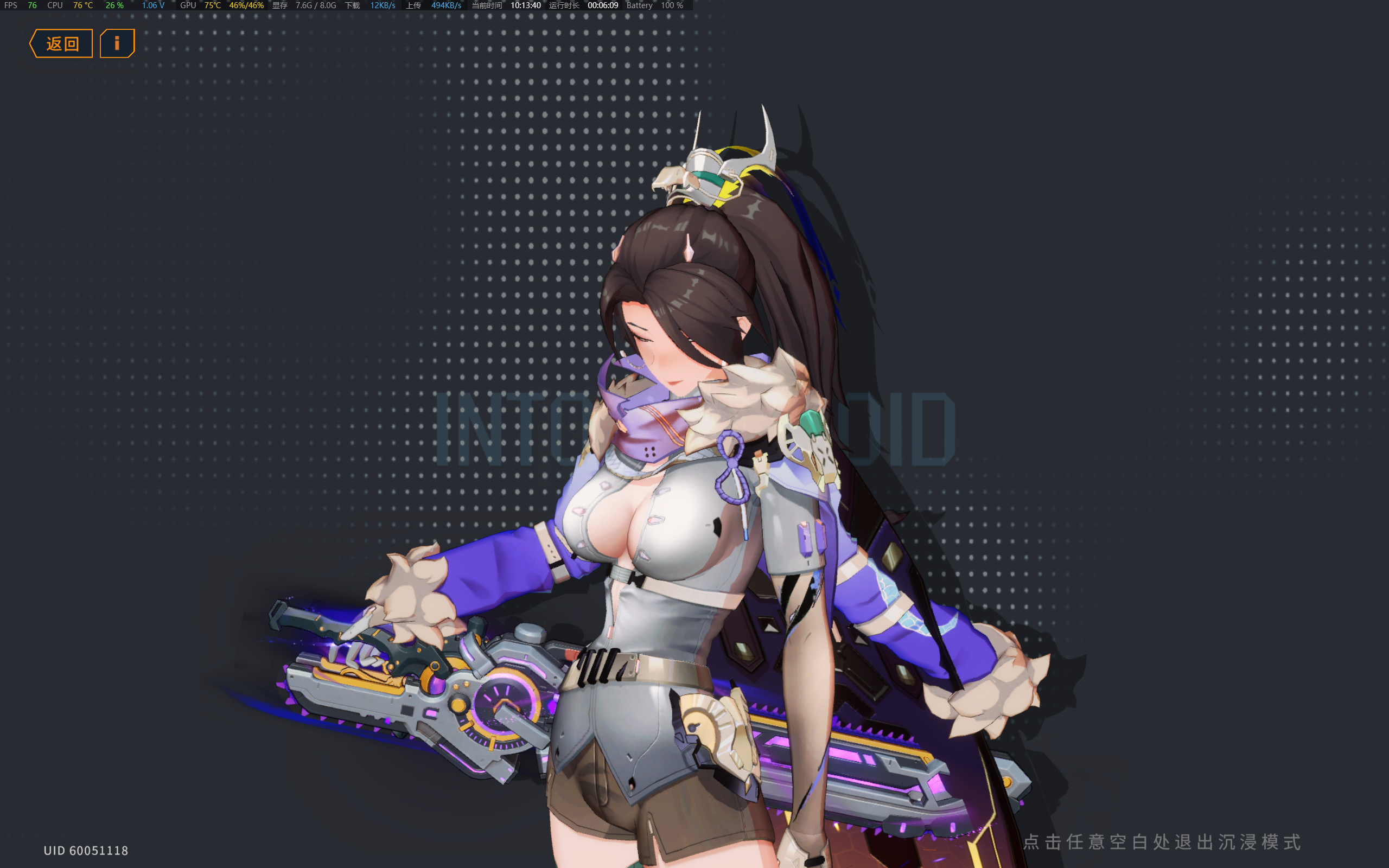Click the GPU usage percentage indicator
The width and height of the screenshot is (1389, 868).
pyautogui.click(x=246, y=5)
